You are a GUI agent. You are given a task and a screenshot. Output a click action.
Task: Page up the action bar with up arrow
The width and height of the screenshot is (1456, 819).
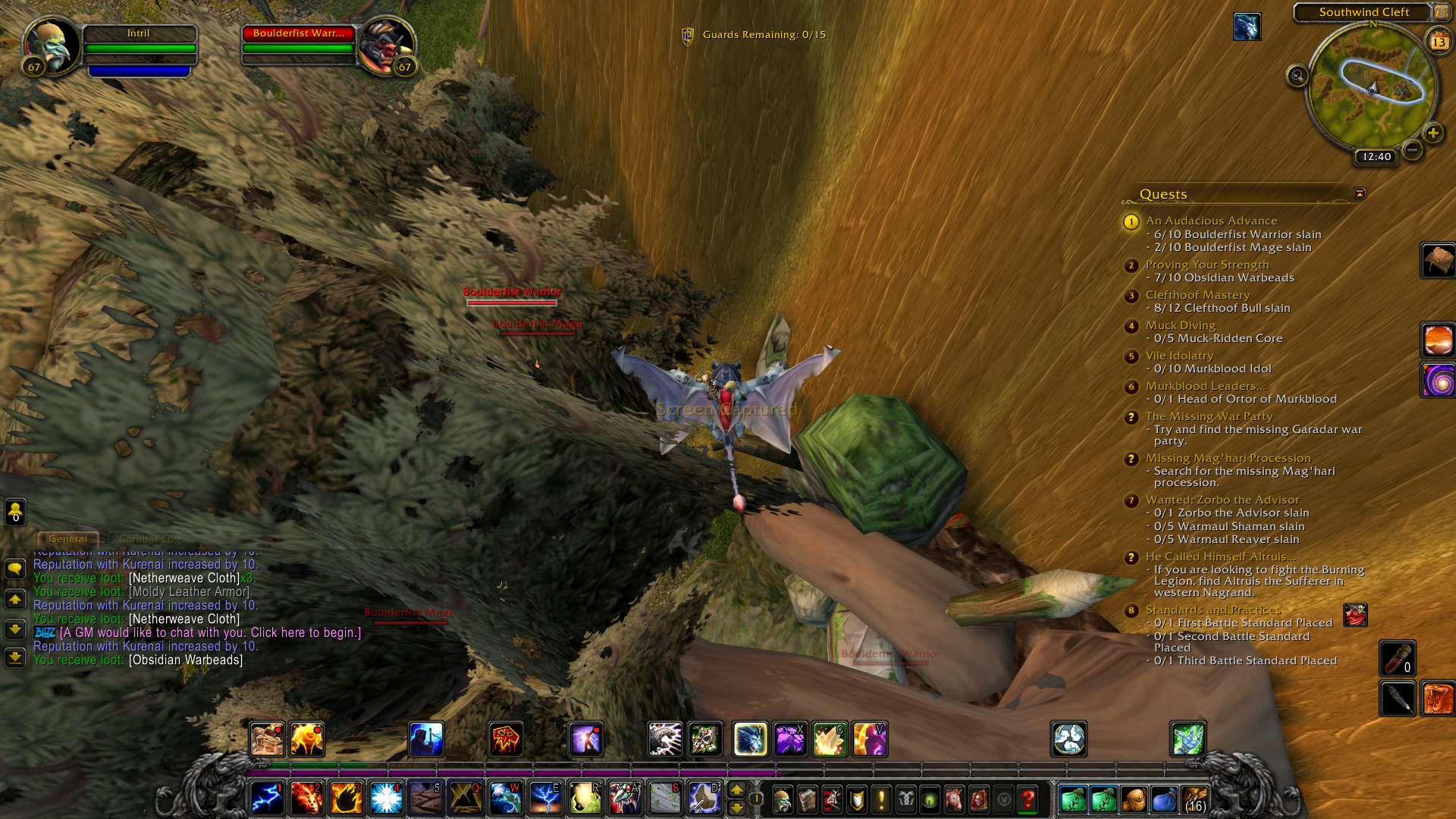(736, 790)
